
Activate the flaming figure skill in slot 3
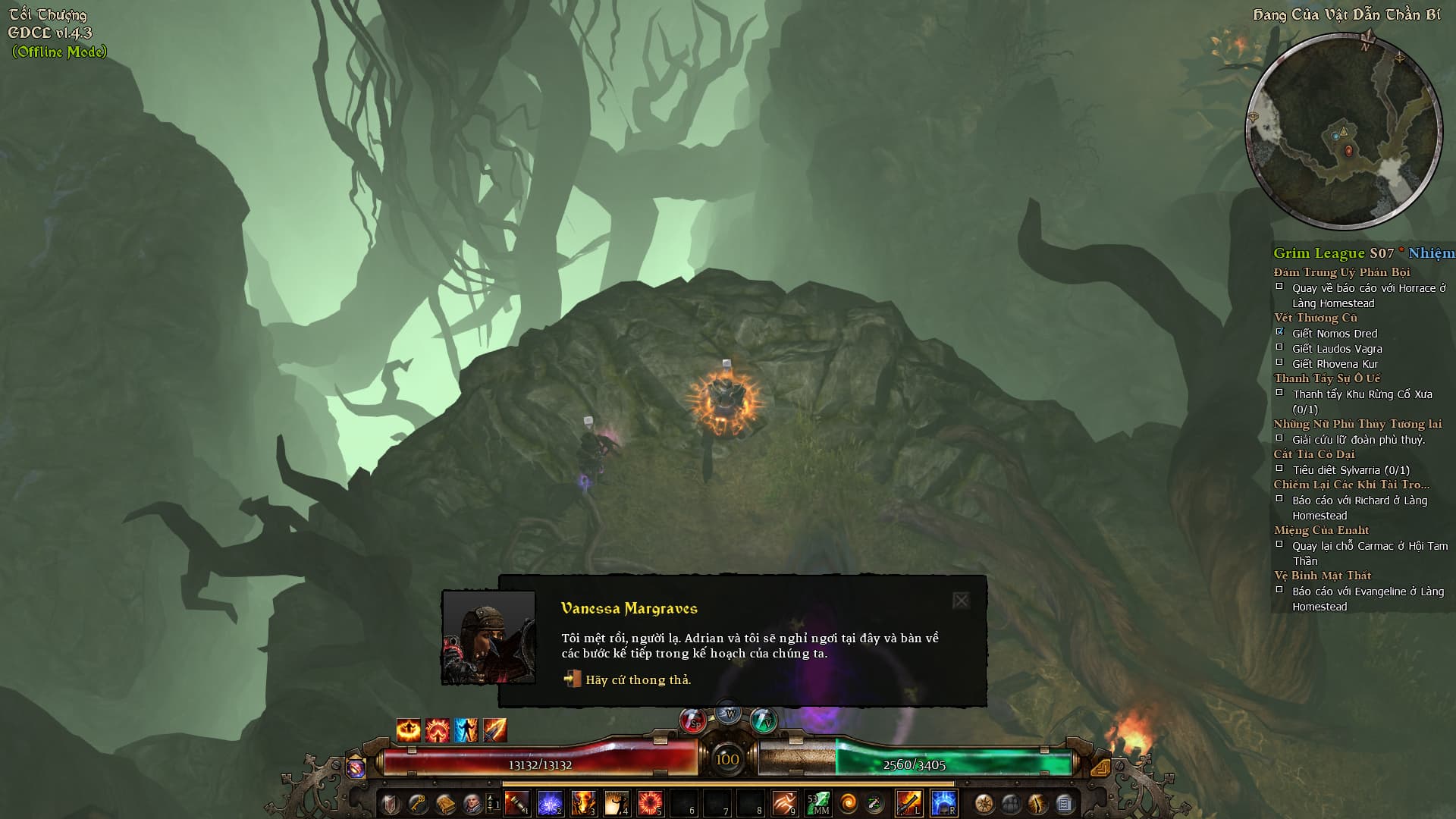(x=583, y=802)
